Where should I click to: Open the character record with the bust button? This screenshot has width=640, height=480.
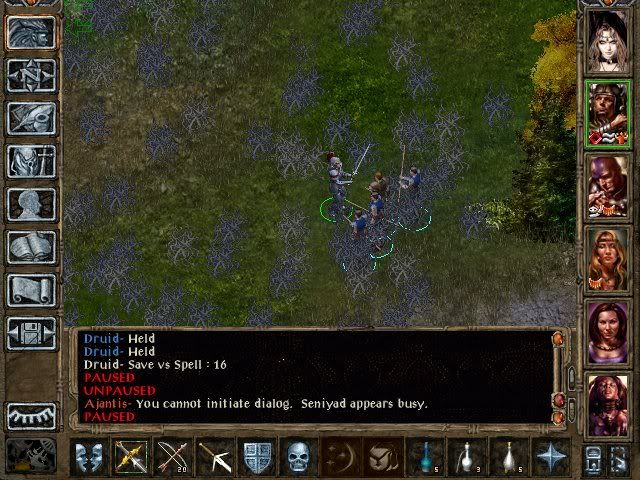pos(31,204)
